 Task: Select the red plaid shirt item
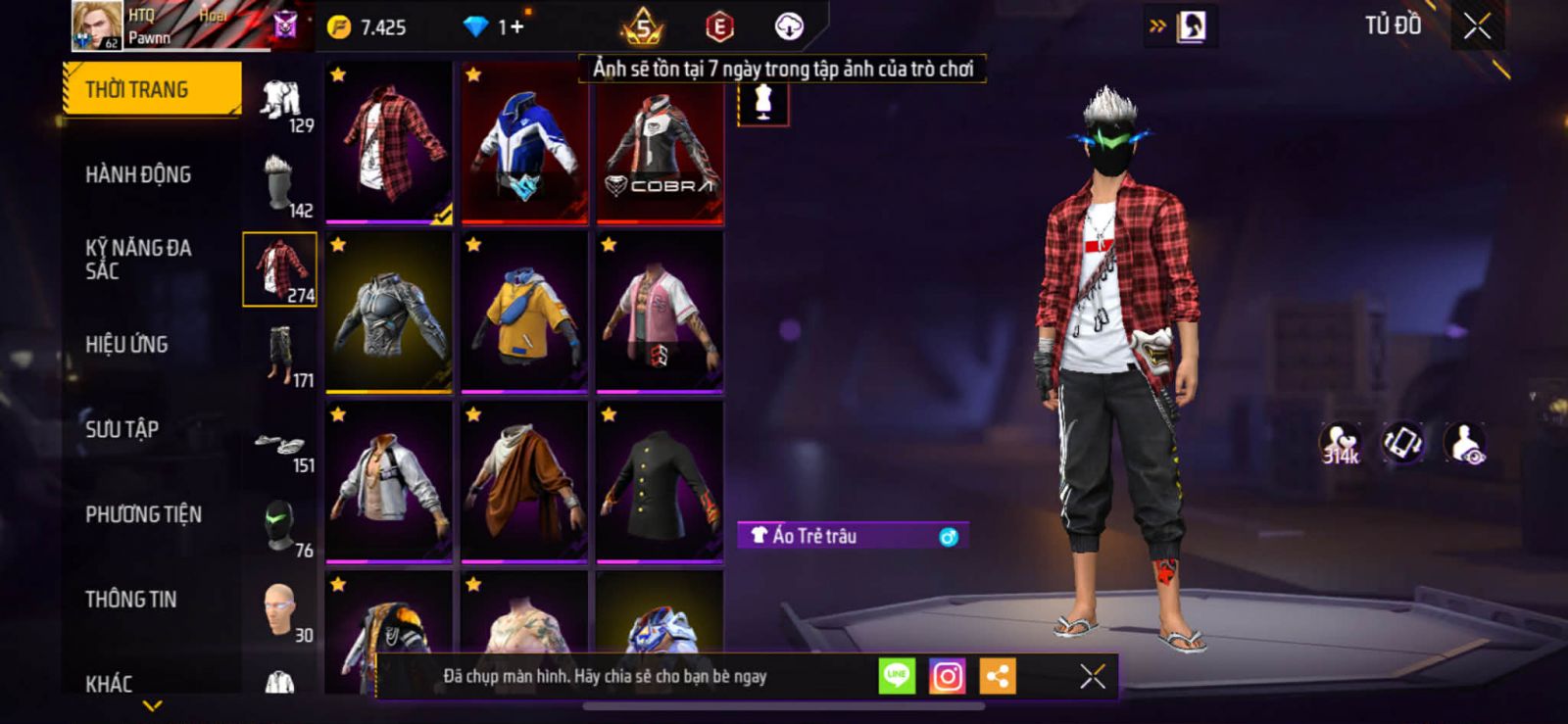point(389,141)
